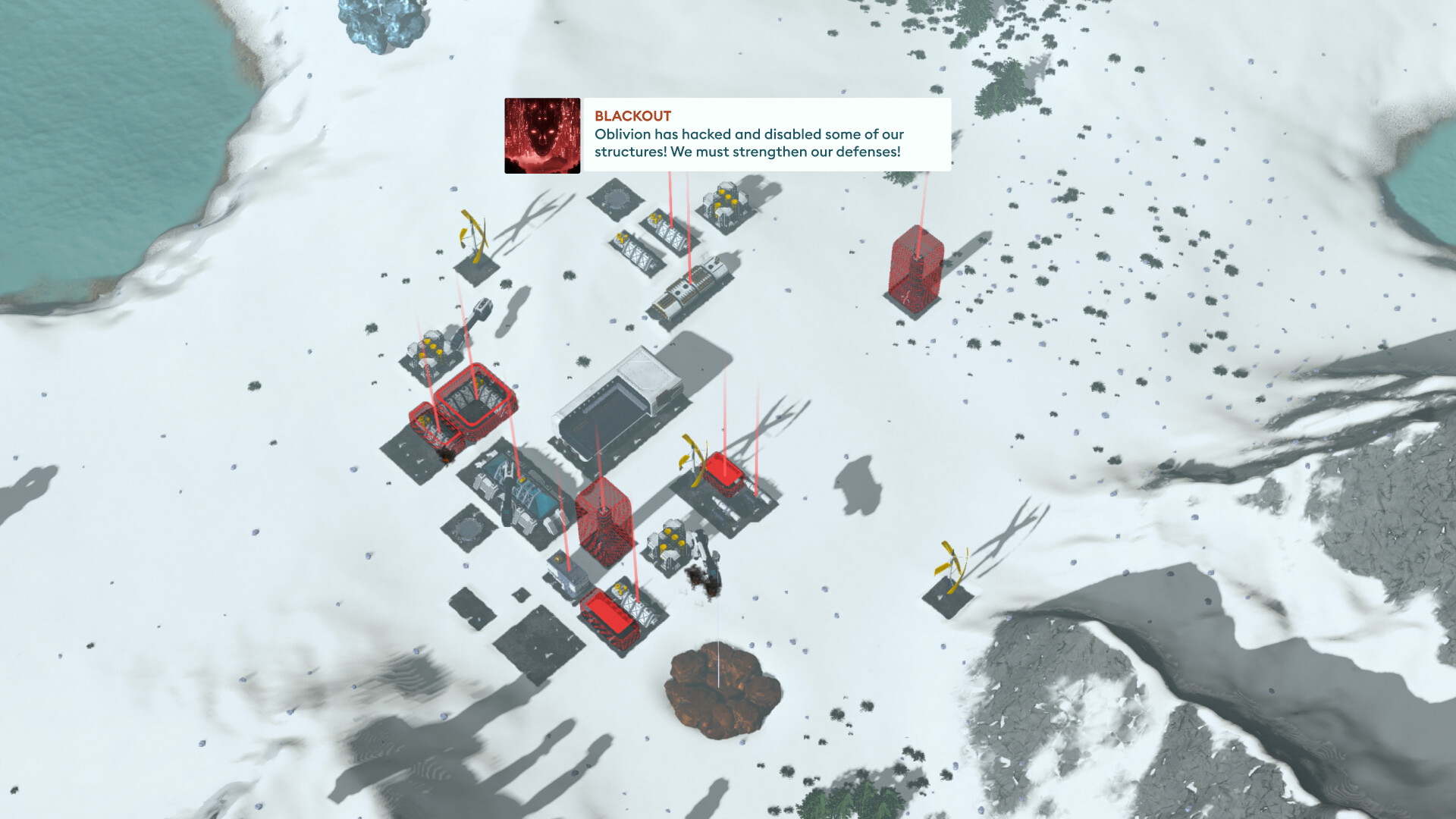The height and width of the screenshot is (819, 1456).
Task: Click the BLACKOUT title text
Action: pos(631,116)
